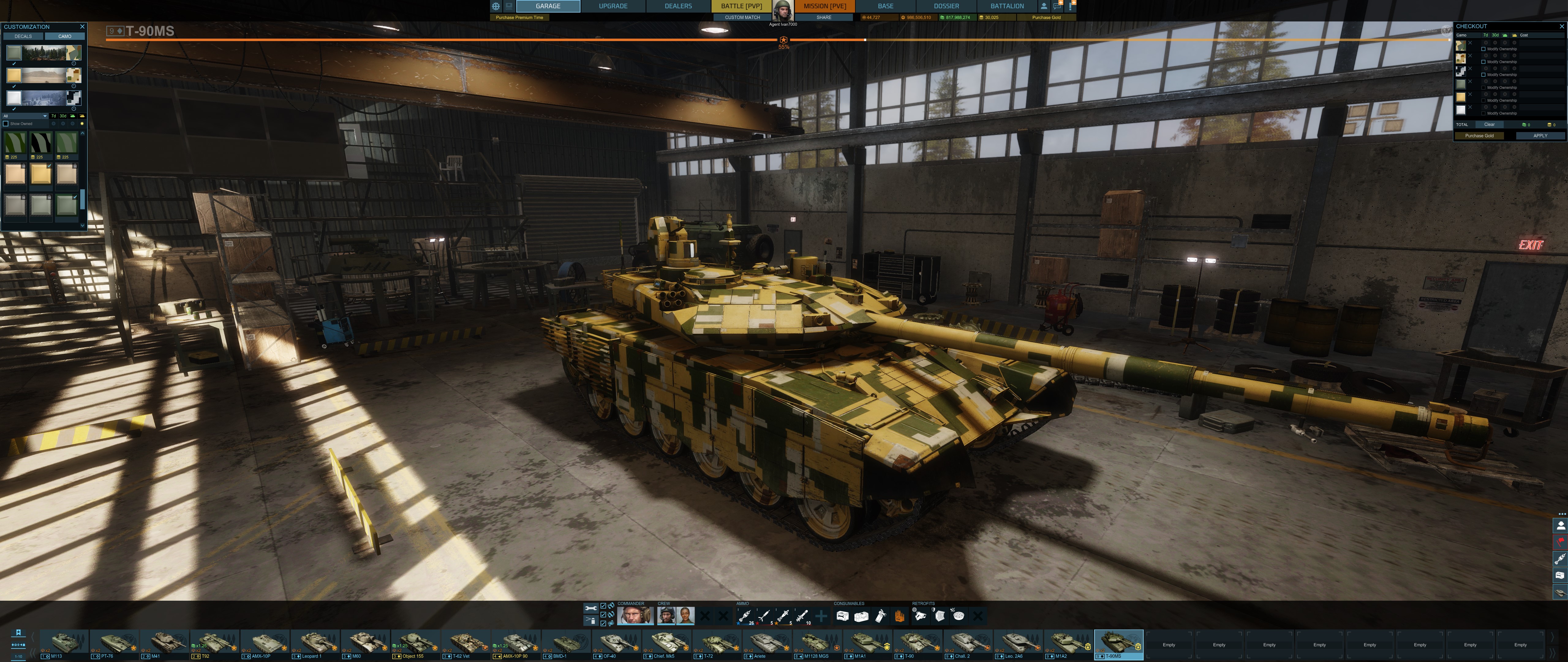This screenshot has width=1568, height=662.
Task: Clear the checkout list
Action: 1489,124
